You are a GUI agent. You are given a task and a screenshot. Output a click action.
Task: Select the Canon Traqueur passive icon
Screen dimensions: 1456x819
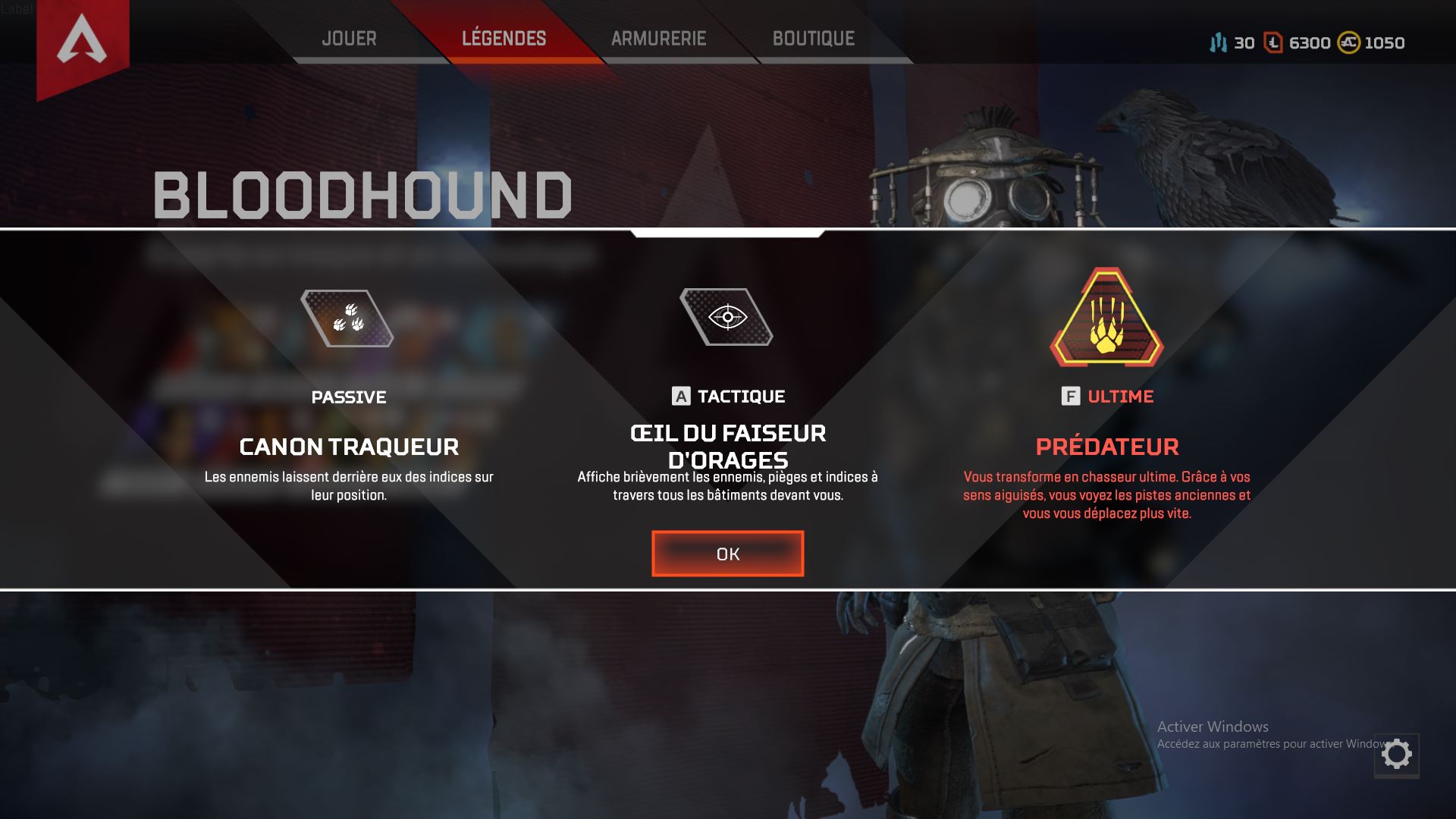click(347, 318)
